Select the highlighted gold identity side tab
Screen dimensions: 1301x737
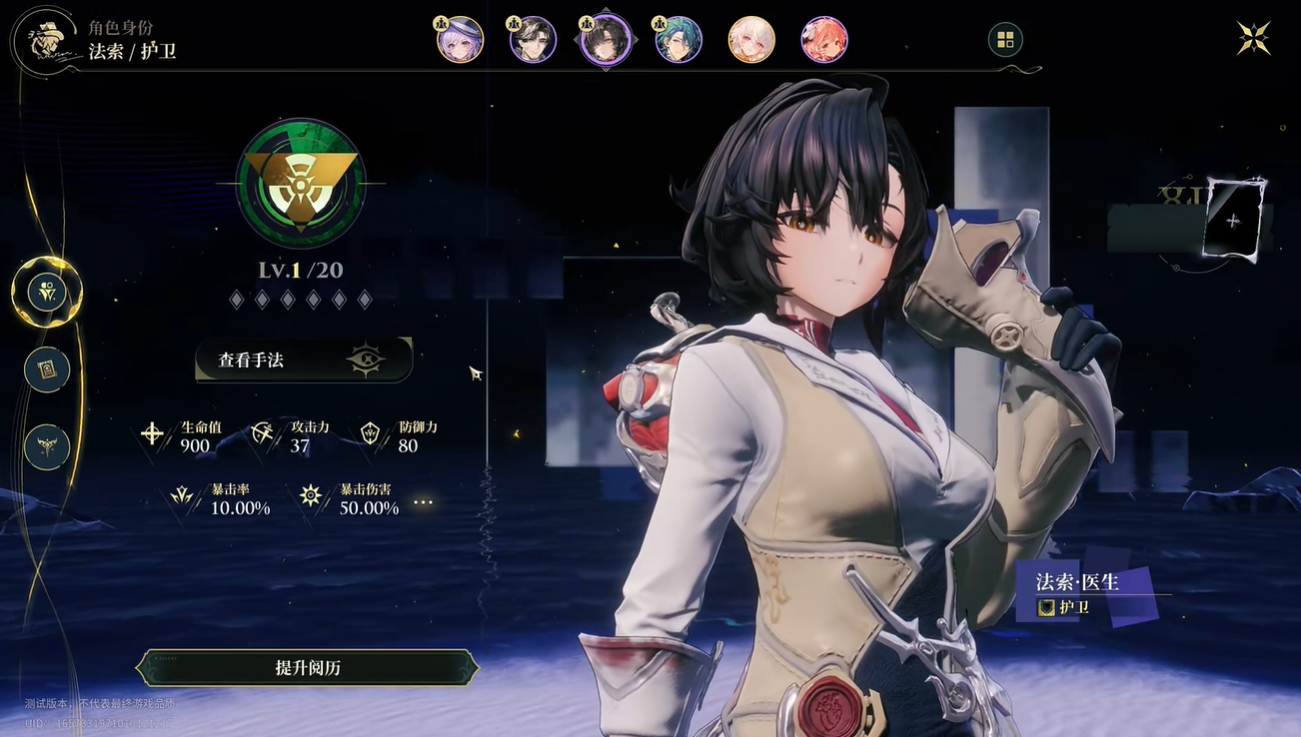(x=47, y=292)
